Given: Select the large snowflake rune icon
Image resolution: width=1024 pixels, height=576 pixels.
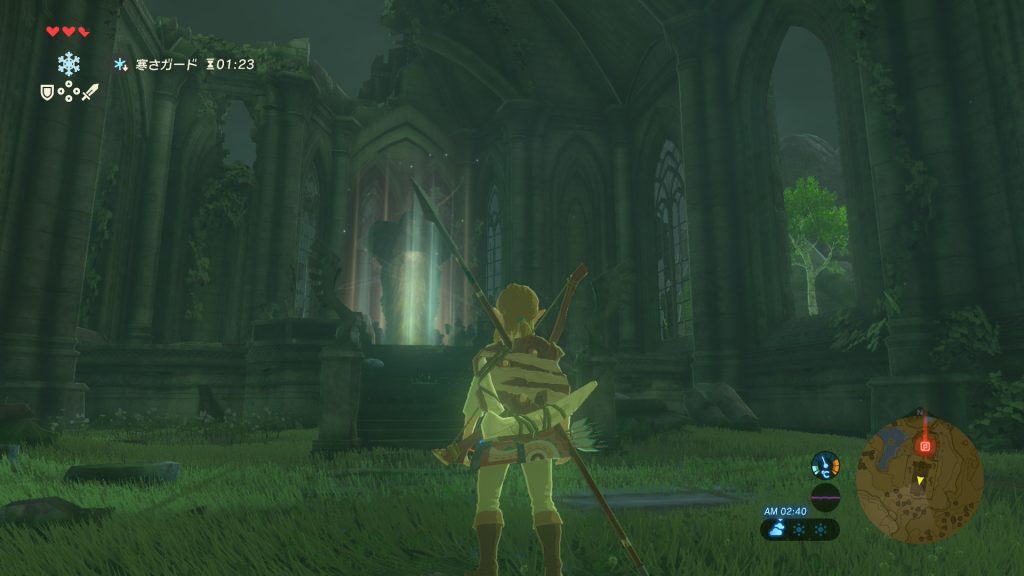Looking at the screenshot, I should pyautogui.click(x=68, y=64).
